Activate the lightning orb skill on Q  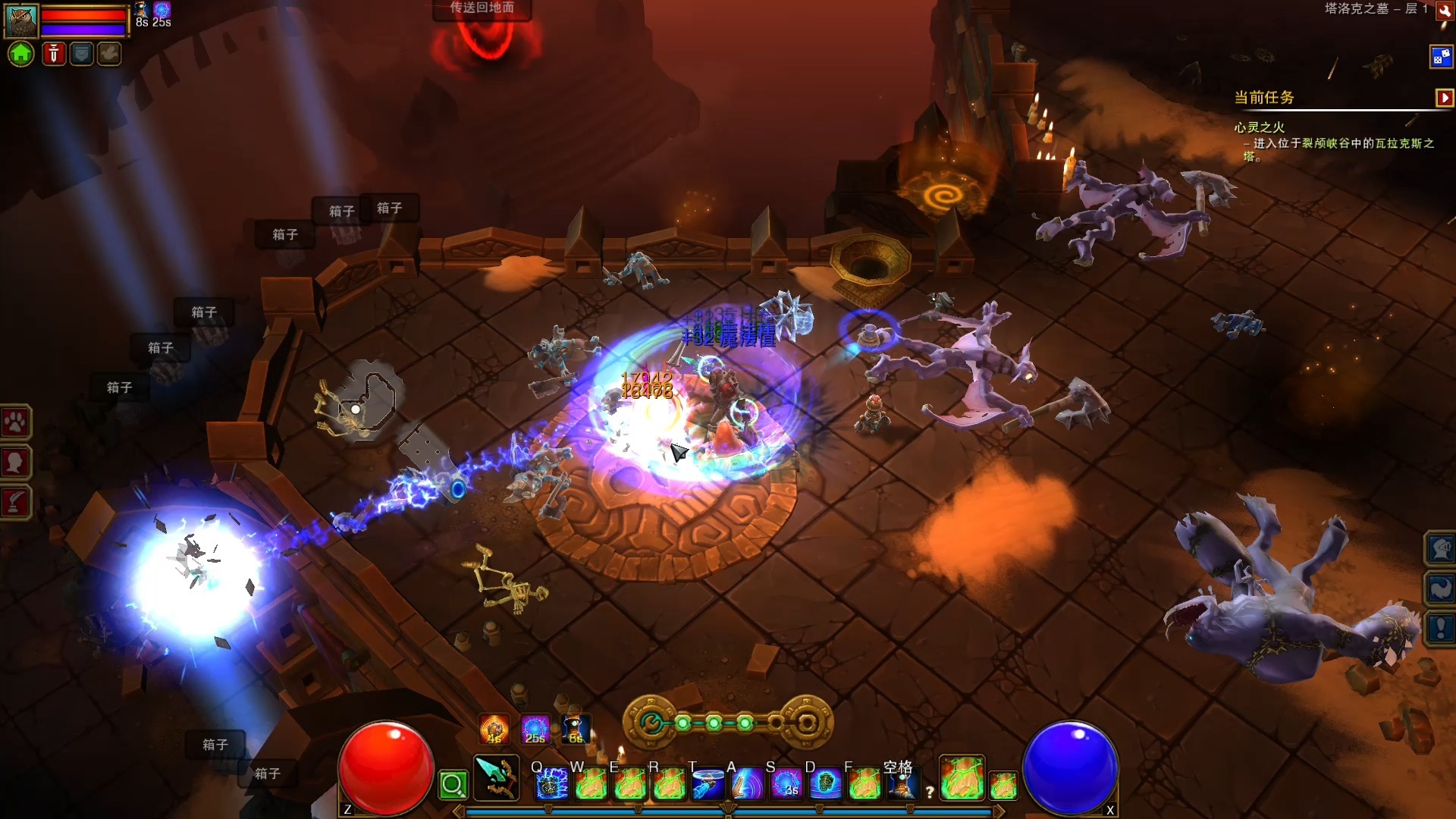click(551, 784)
